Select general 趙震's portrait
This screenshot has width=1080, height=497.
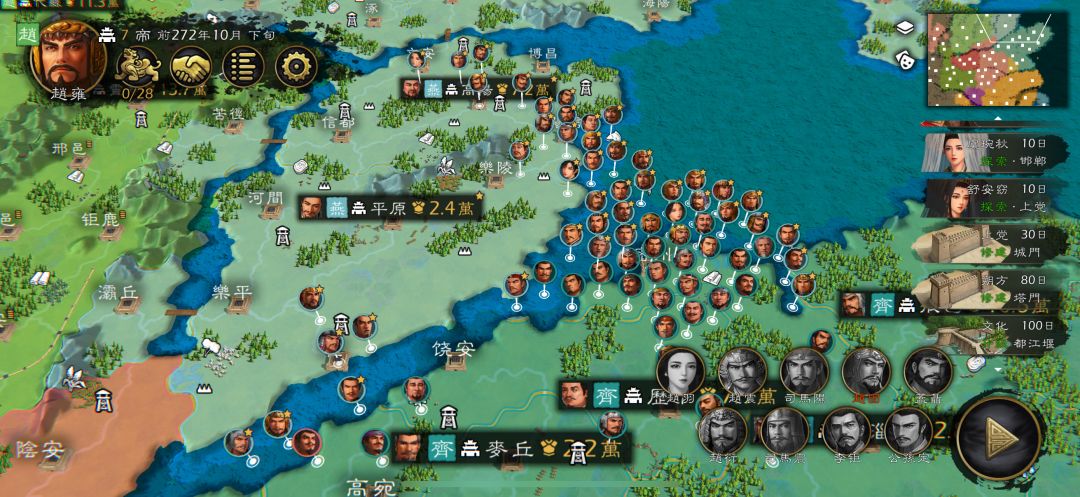[x=742, y=373]
